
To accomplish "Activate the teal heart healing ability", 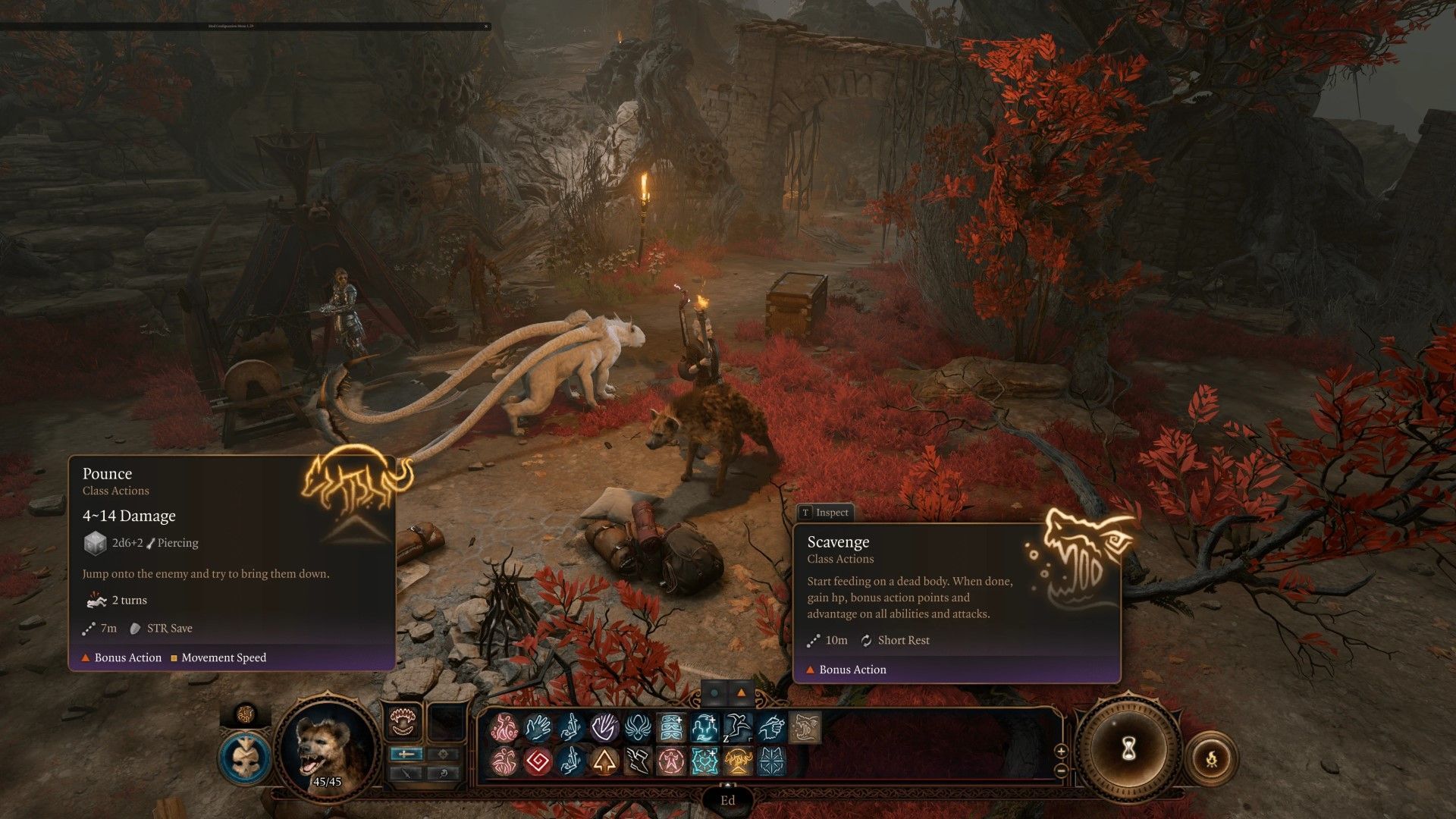I will click(x=704, y=761).
